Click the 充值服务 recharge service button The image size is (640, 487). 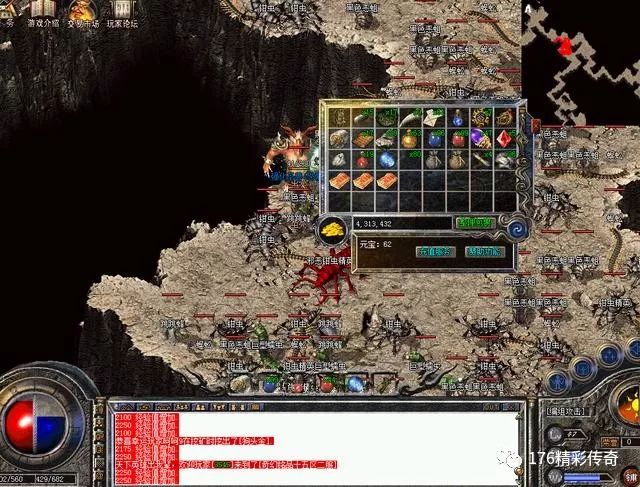coord(436,252)
